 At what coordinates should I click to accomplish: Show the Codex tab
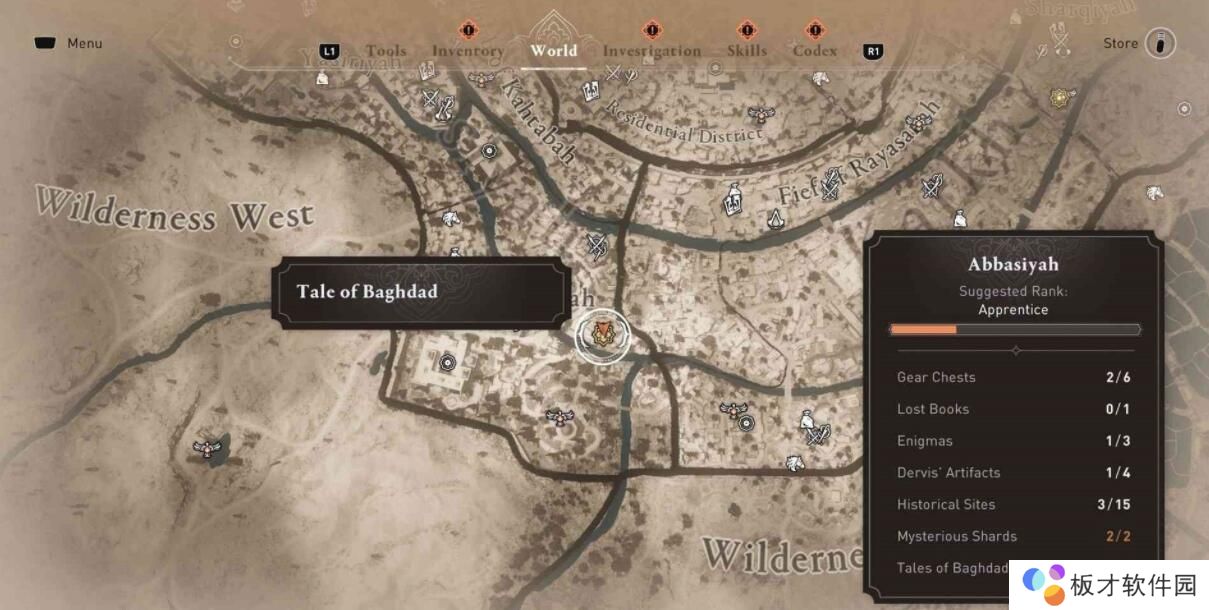click(814, 51)
